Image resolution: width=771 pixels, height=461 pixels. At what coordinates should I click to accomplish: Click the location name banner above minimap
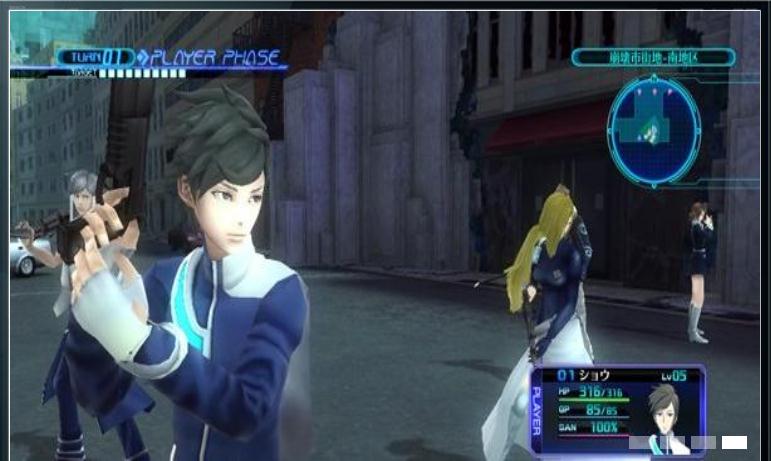pos(653,58)
